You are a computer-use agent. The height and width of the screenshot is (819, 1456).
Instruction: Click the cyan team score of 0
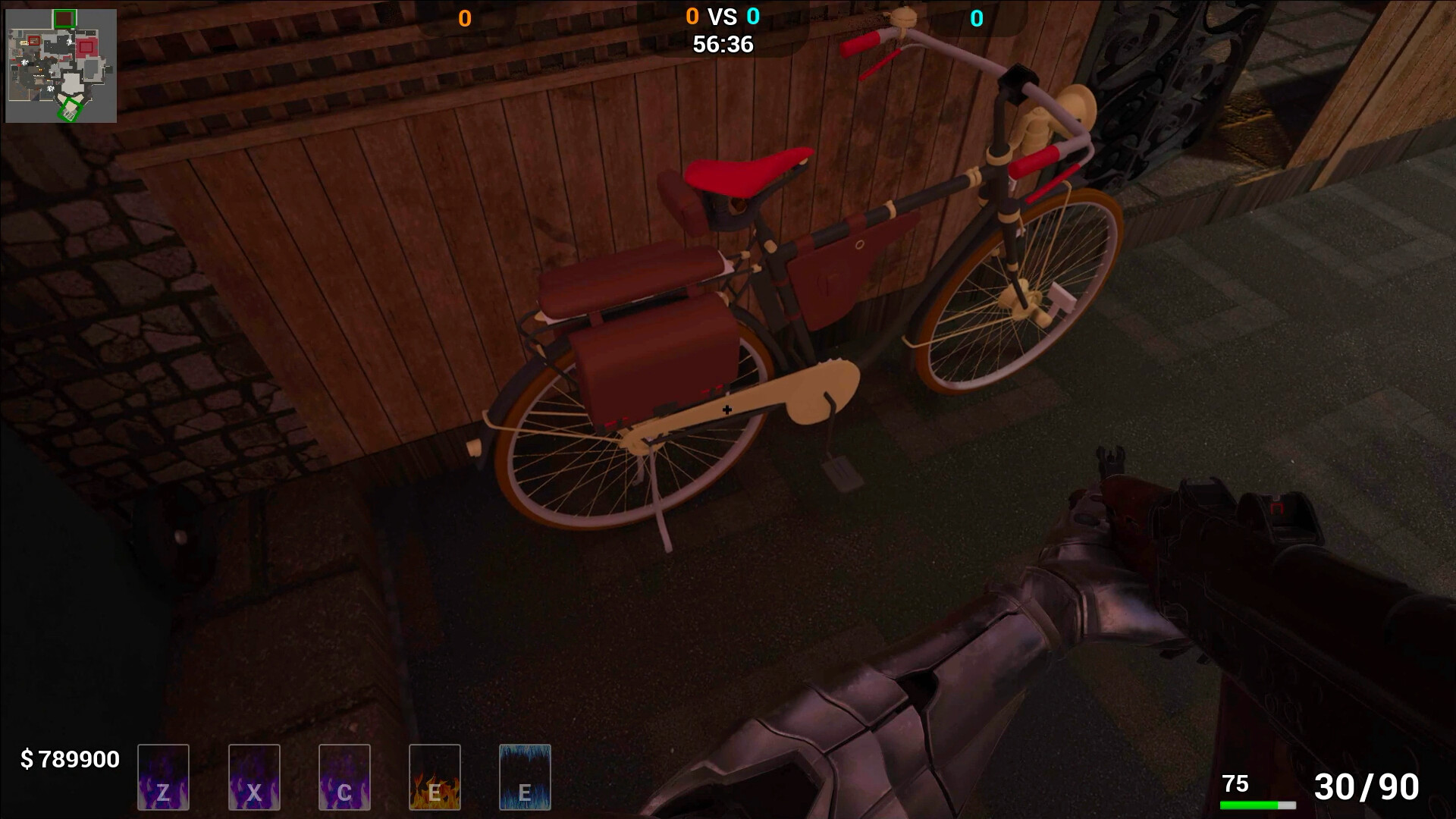tap(978, 17)
